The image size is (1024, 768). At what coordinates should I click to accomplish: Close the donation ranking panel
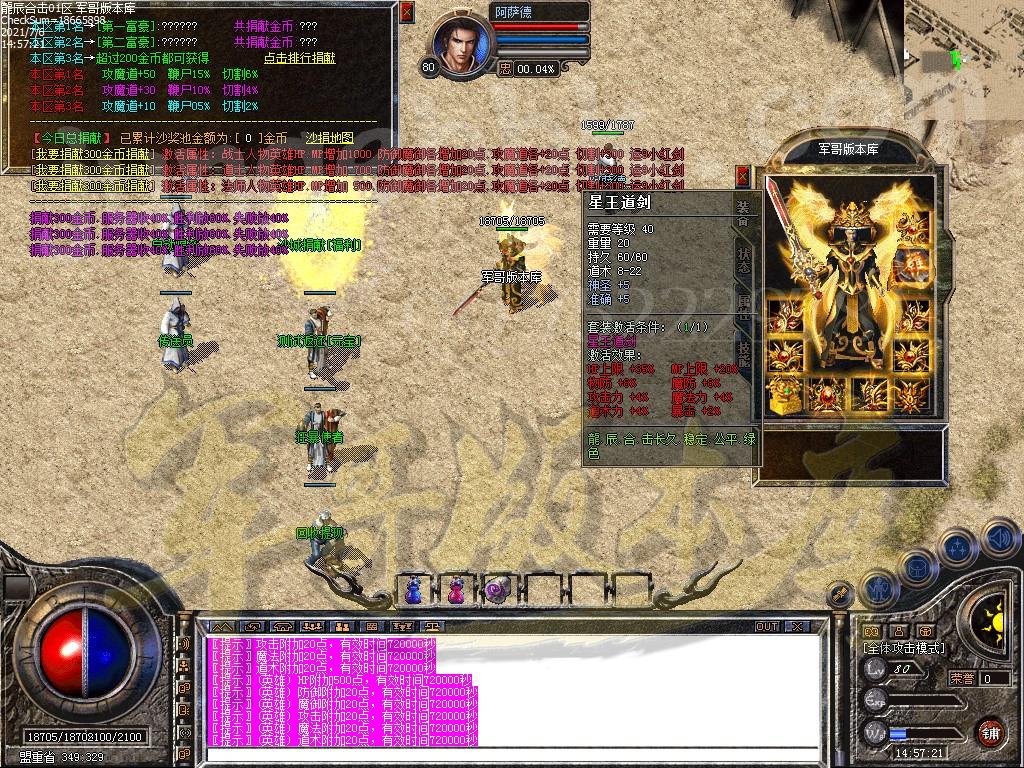pos(406,13)
